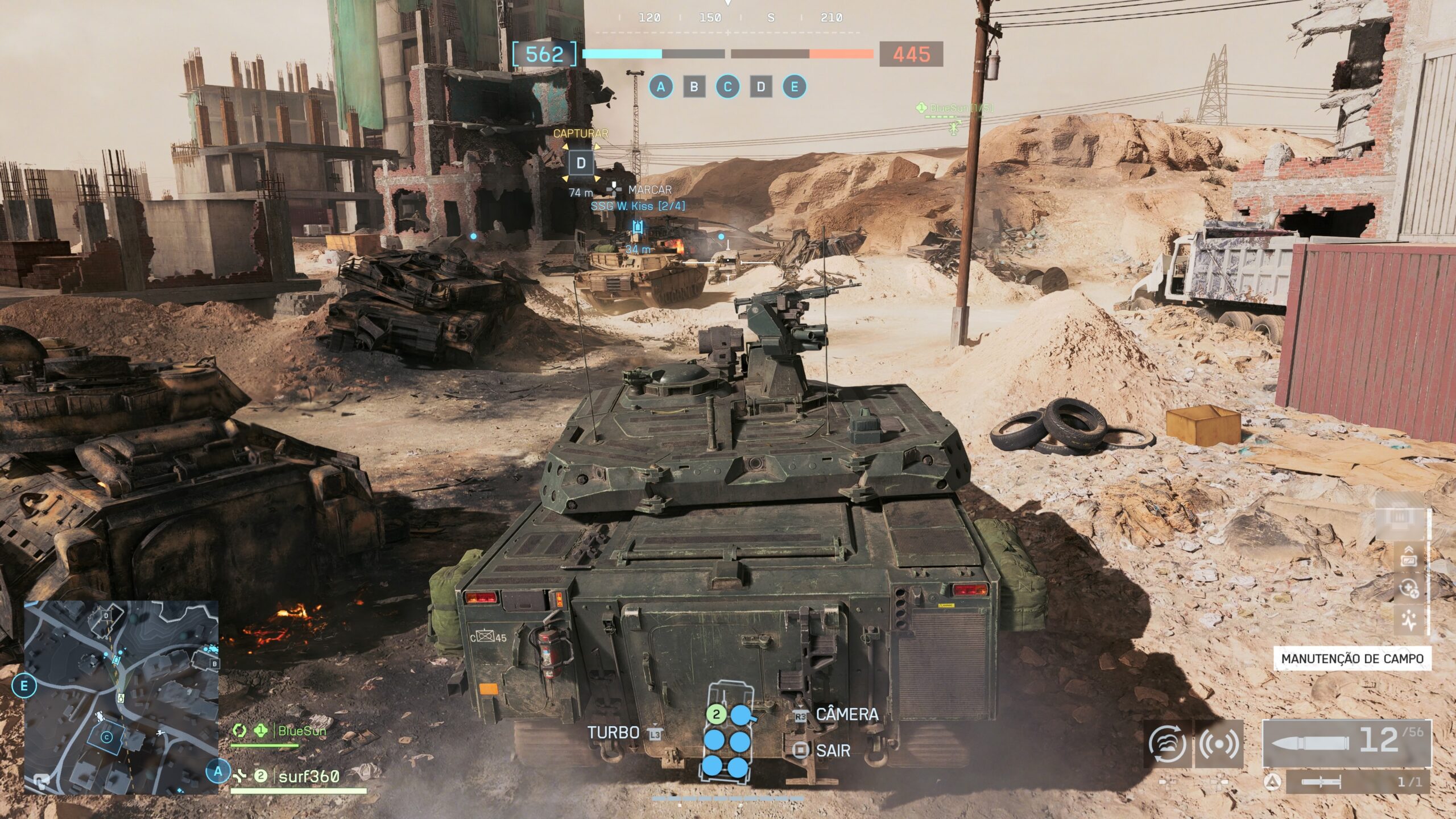
Task: Select objective C in the top flag row
Action: [727, 87]
